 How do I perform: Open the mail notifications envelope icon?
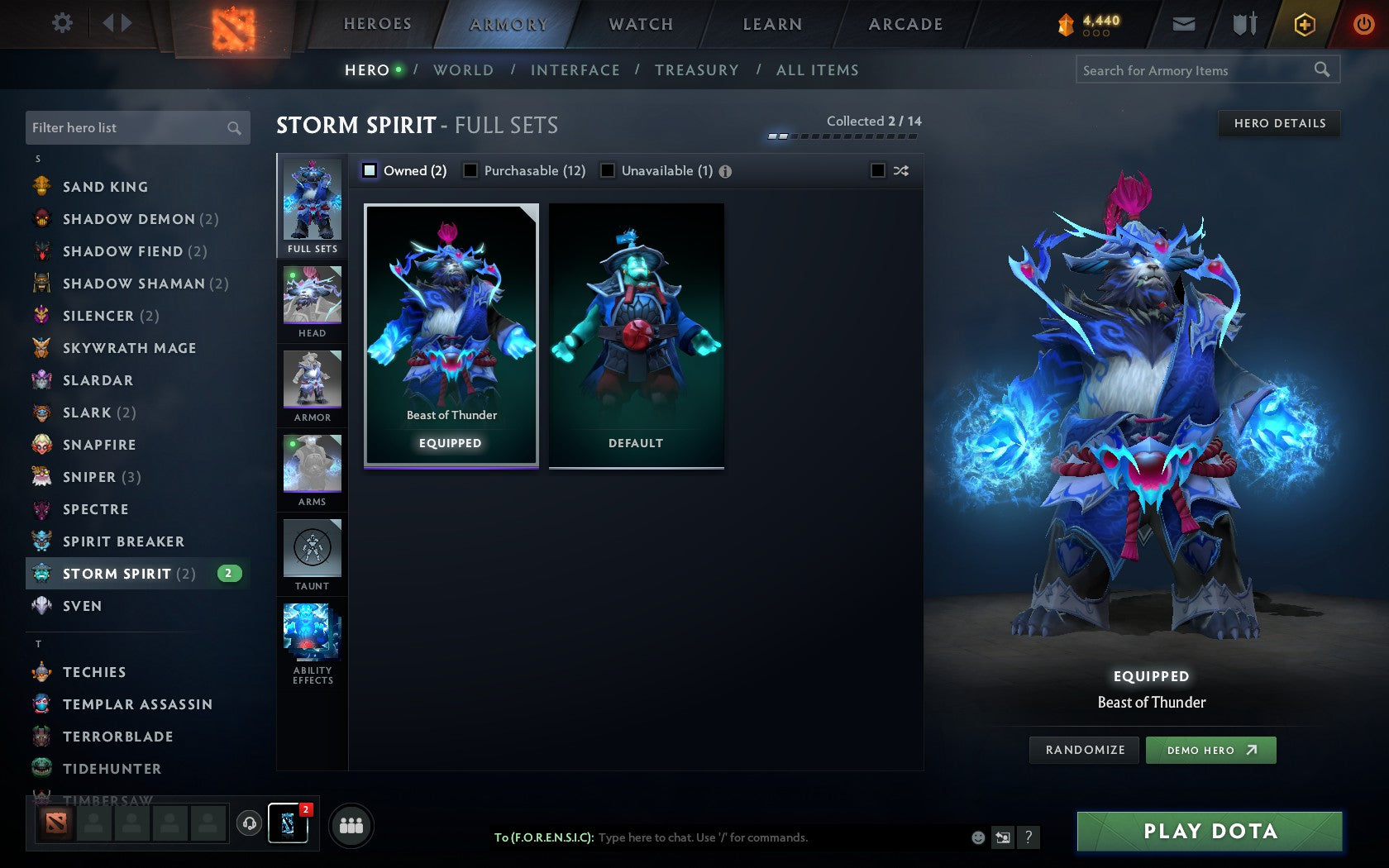[1184, 24]
